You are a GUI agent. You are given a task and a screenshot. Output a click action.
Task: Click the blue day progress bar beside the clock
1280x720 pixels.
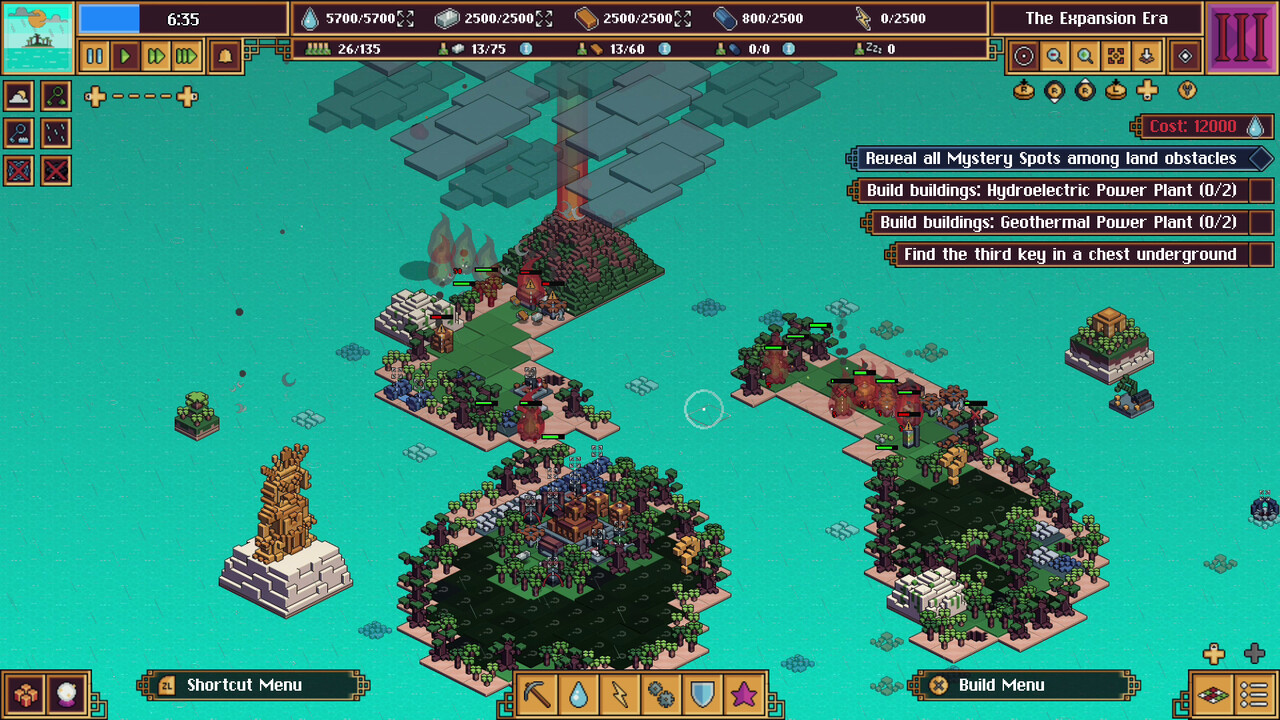[110, 17]
